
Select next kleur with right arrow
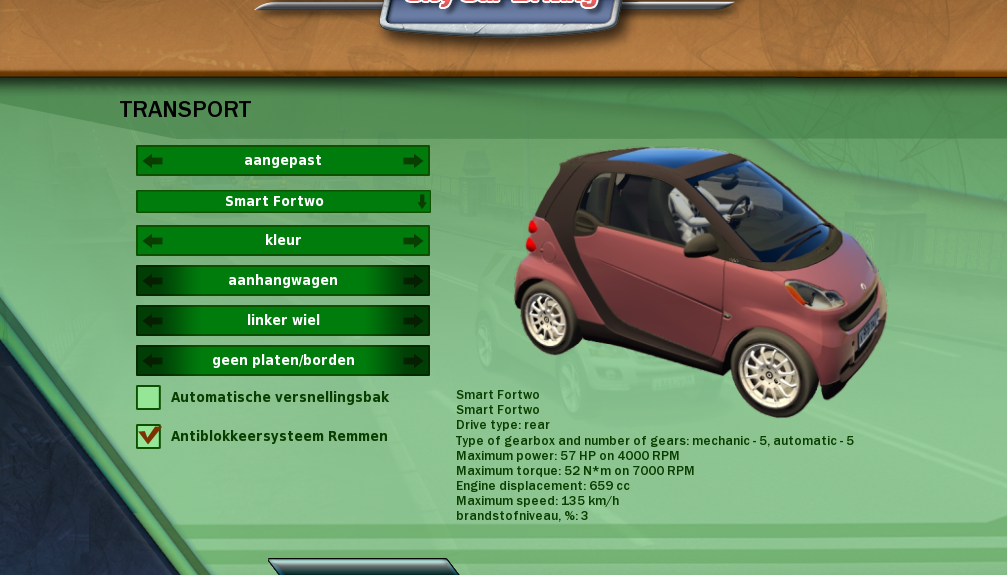pyautogui.click(x=412, y=241)
